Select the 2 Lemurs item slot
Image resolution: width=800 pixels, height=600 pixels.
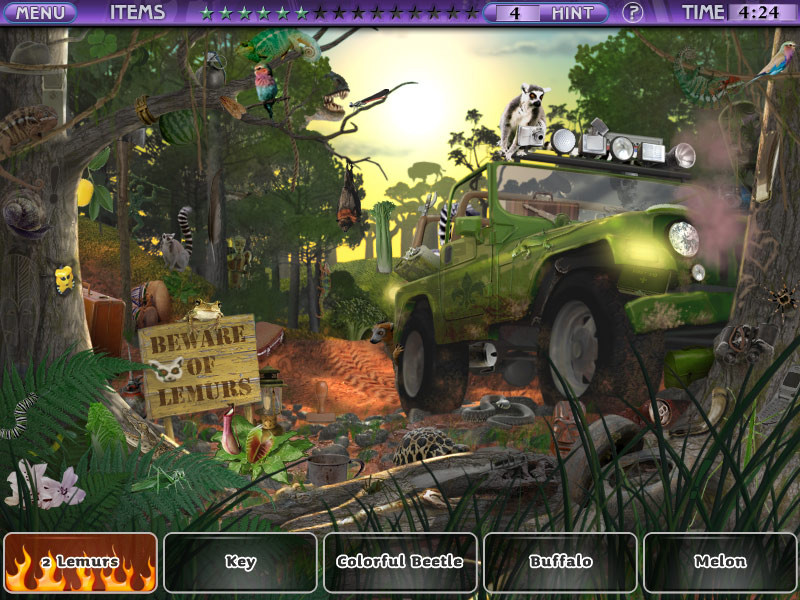pos(81,562)
